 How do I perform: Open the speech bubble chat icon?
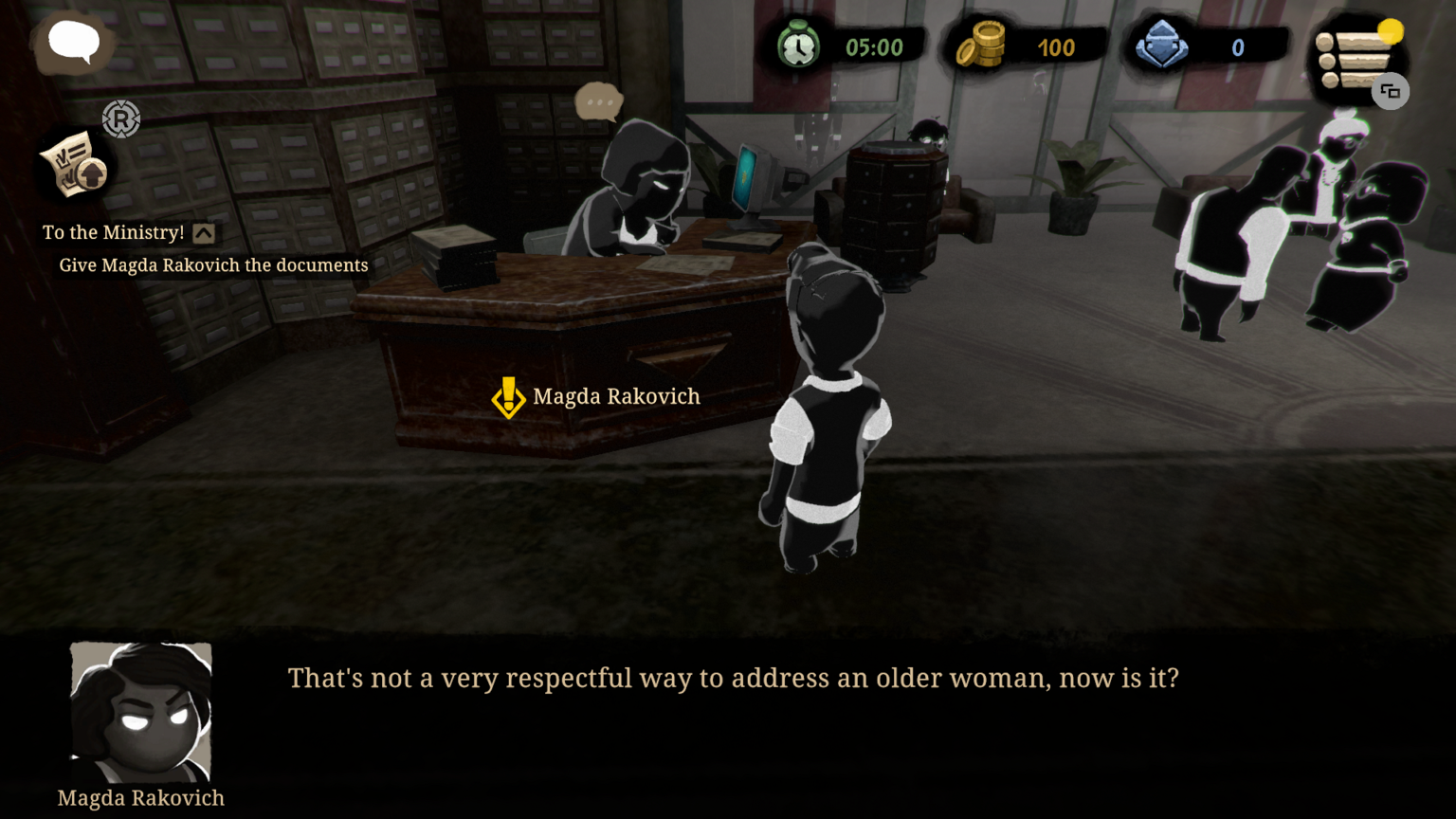point(74,43)
